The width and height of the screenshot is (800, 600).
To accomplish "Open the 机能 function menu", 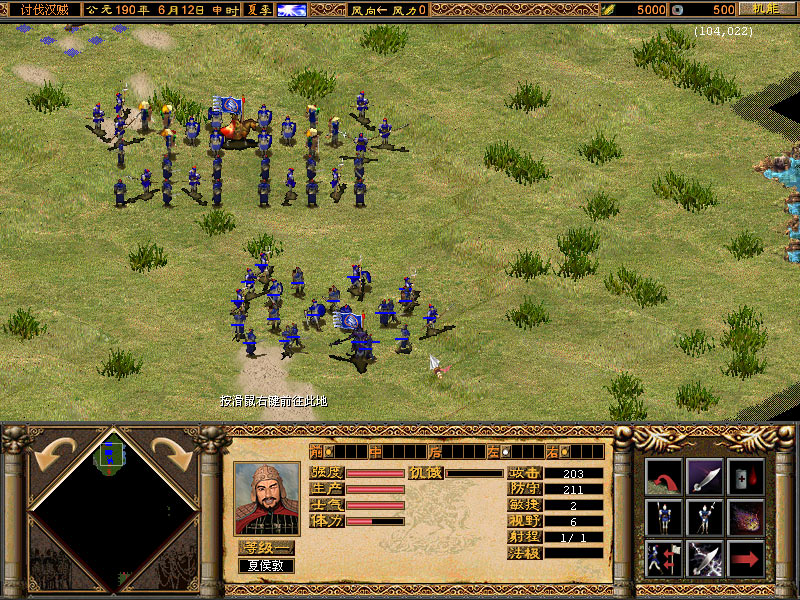I will click(x=765, y=9).
